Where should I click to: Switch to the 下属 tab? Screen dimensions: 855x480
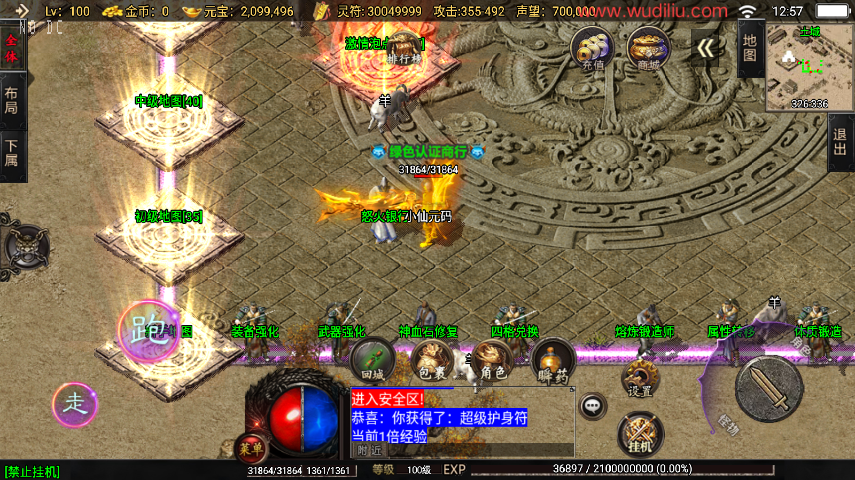click(x=12, y=153)
